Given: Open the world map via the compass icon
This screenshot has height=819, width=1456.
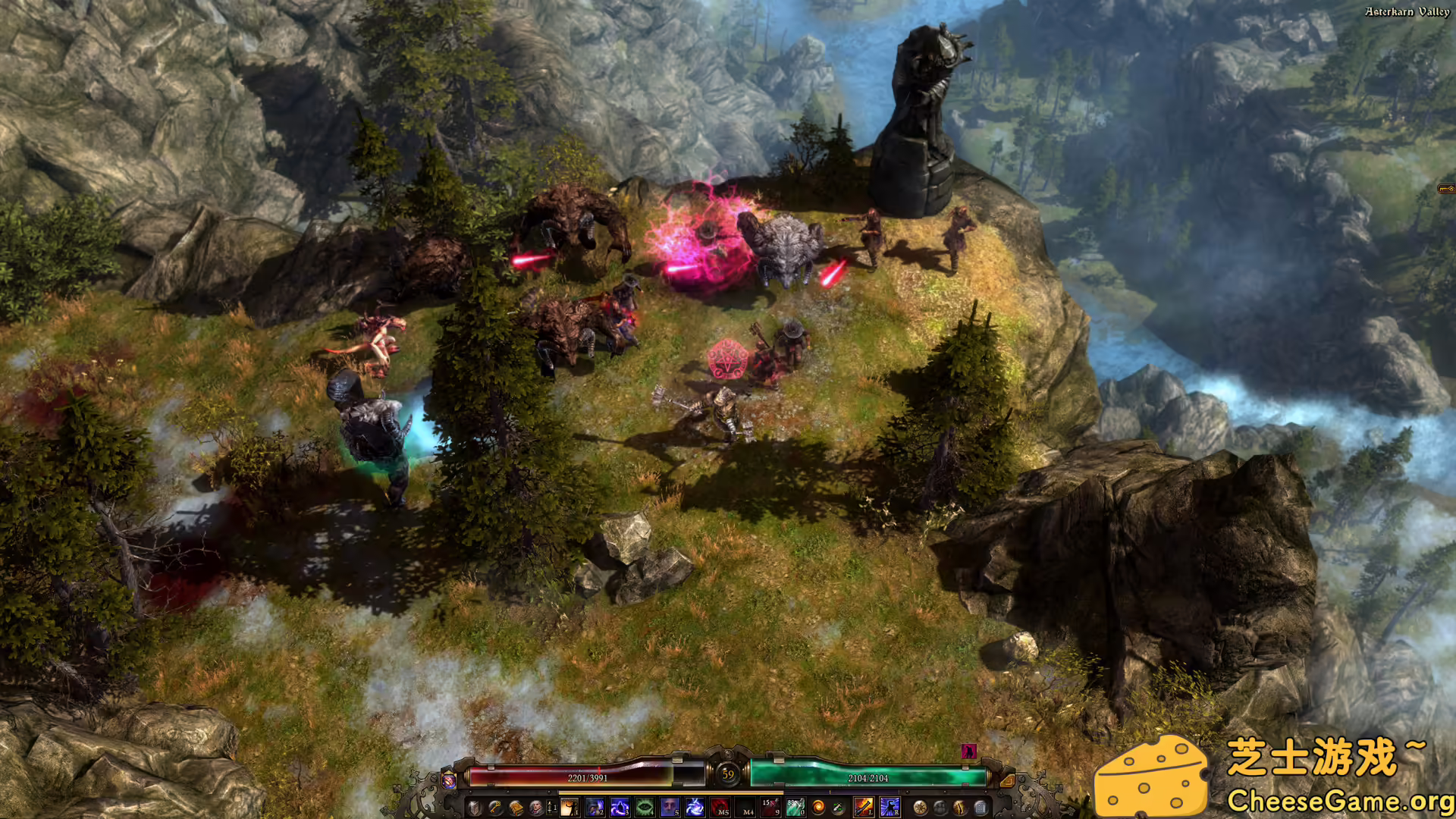Looking at the screenshot, I should pos(921,808).
